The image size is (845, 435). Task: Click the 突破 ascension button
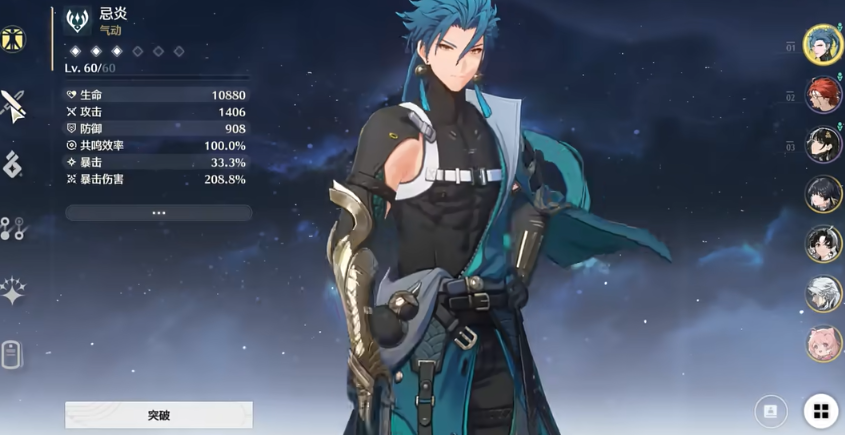point(159,414)
